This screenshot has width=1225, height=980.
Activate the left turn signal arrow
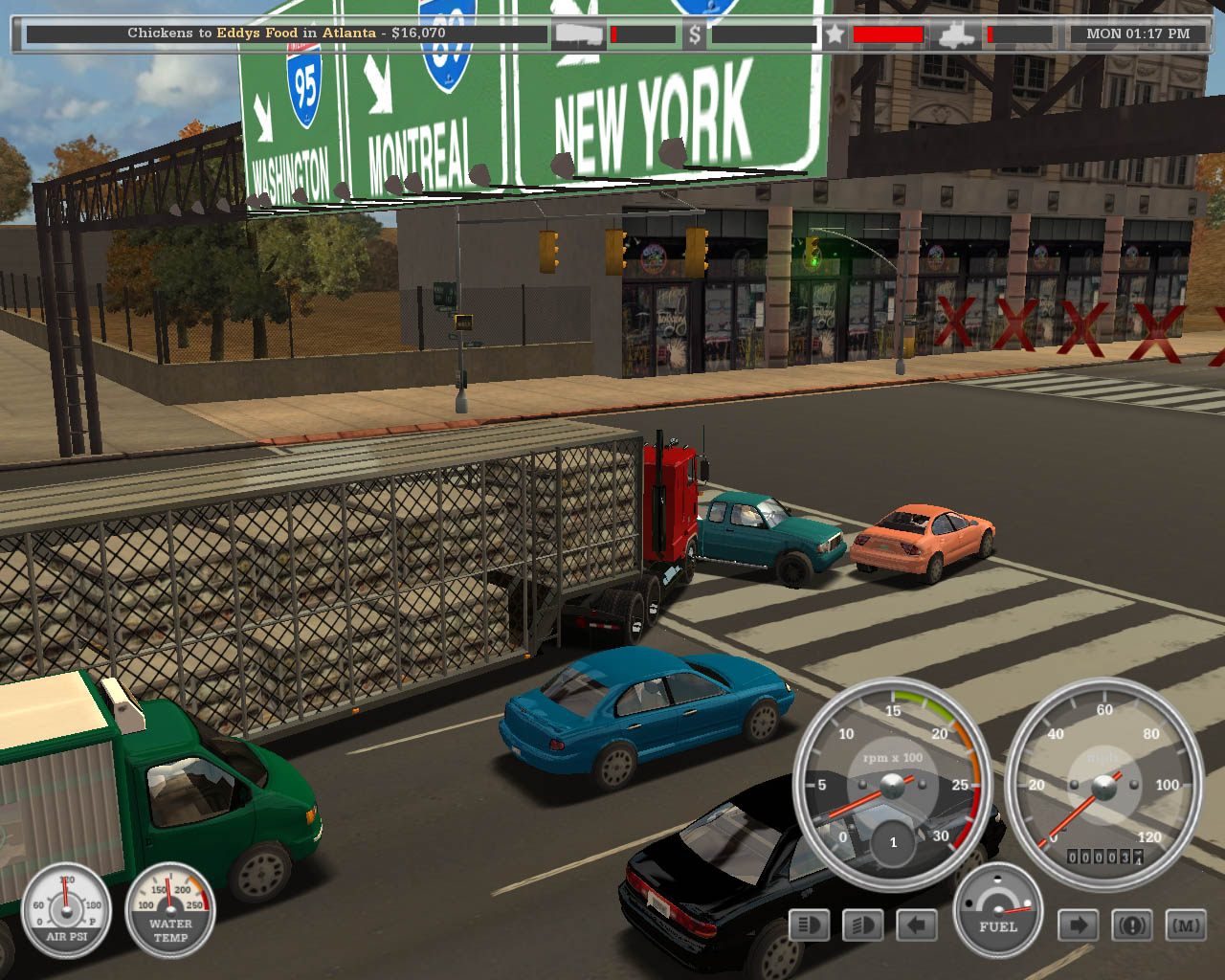[x=917, y=925]
